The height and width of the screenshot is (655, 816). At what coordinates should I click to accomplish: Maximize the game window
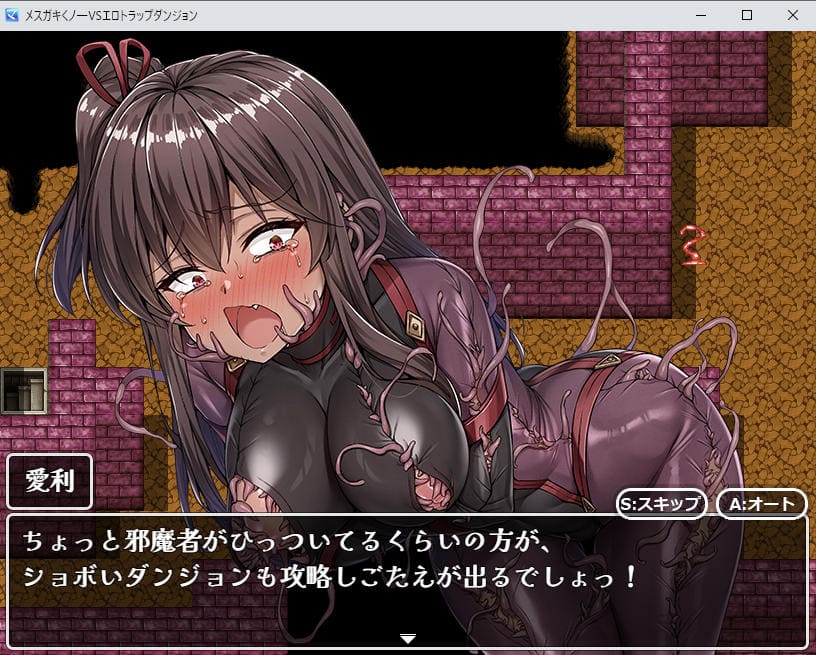(746, 15)
